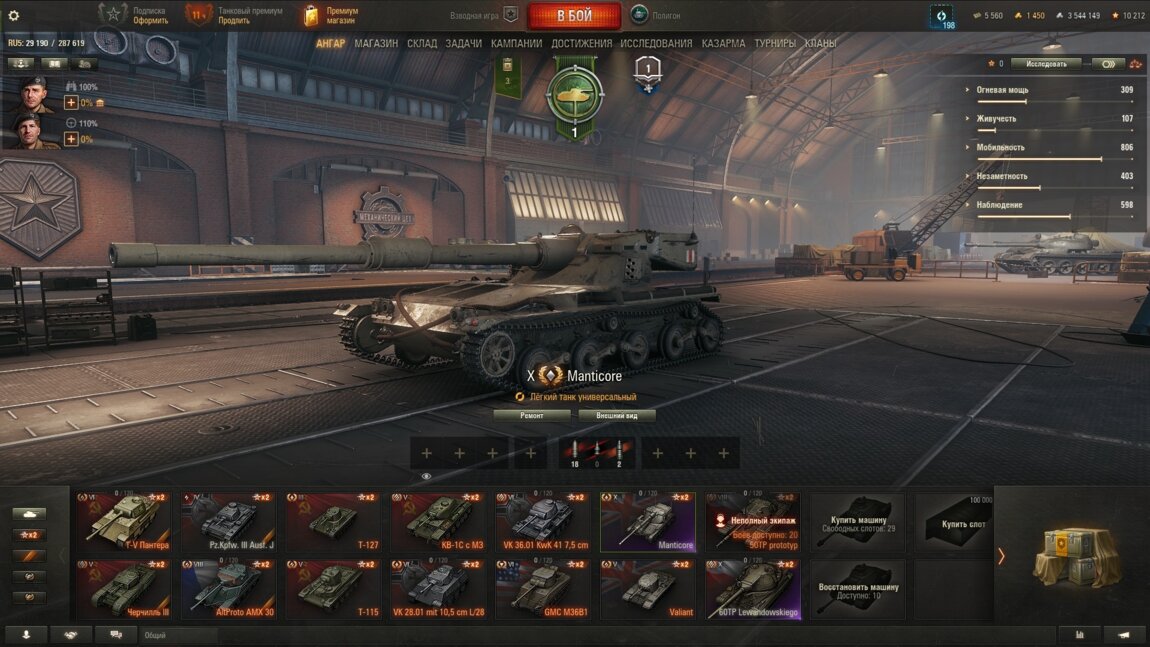Start battle with the В БОЙ button
This screenshot has width=1150, height=647.
click(574, 16)
